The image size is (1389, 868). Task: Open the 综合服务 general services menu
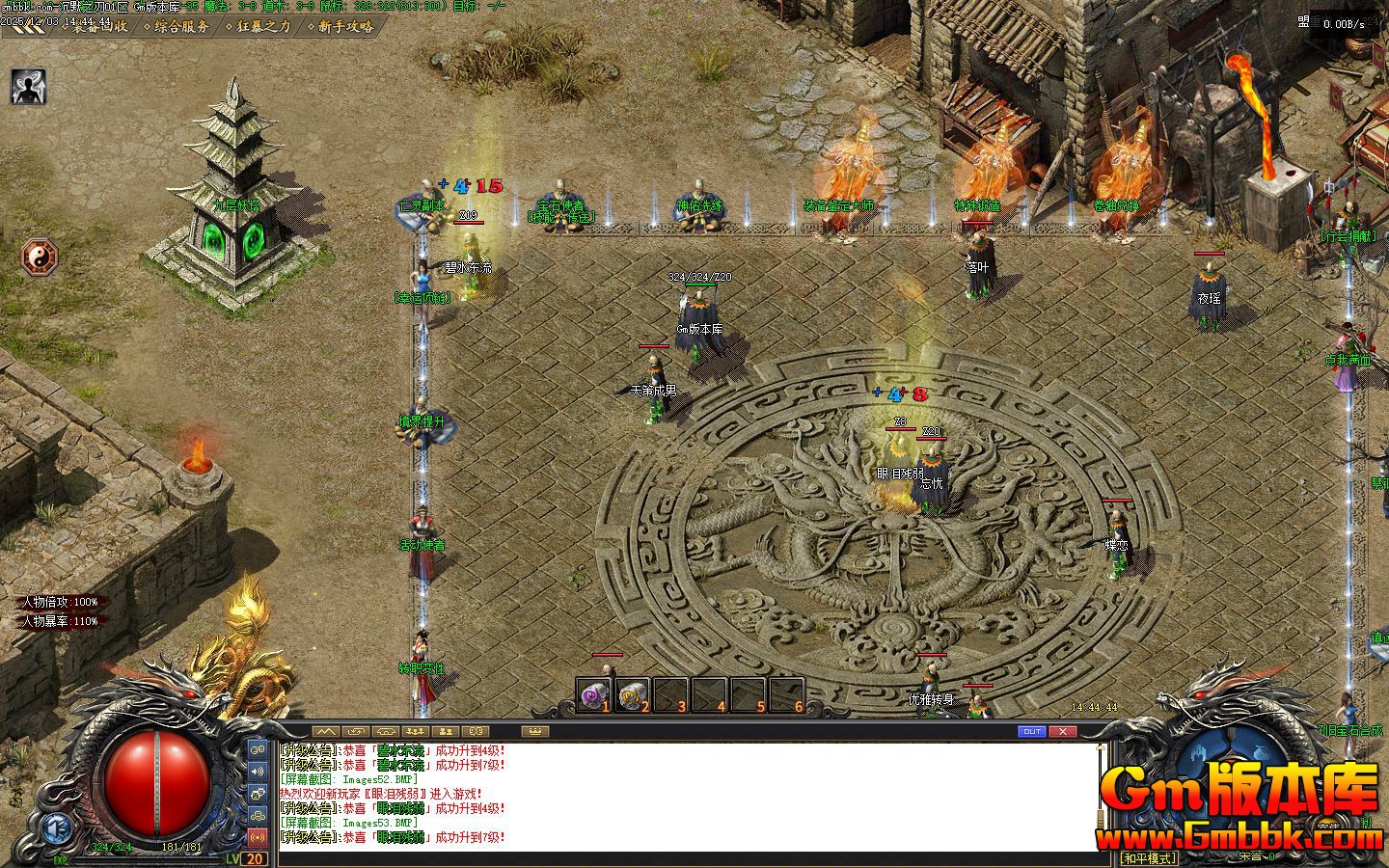(180, 26)
